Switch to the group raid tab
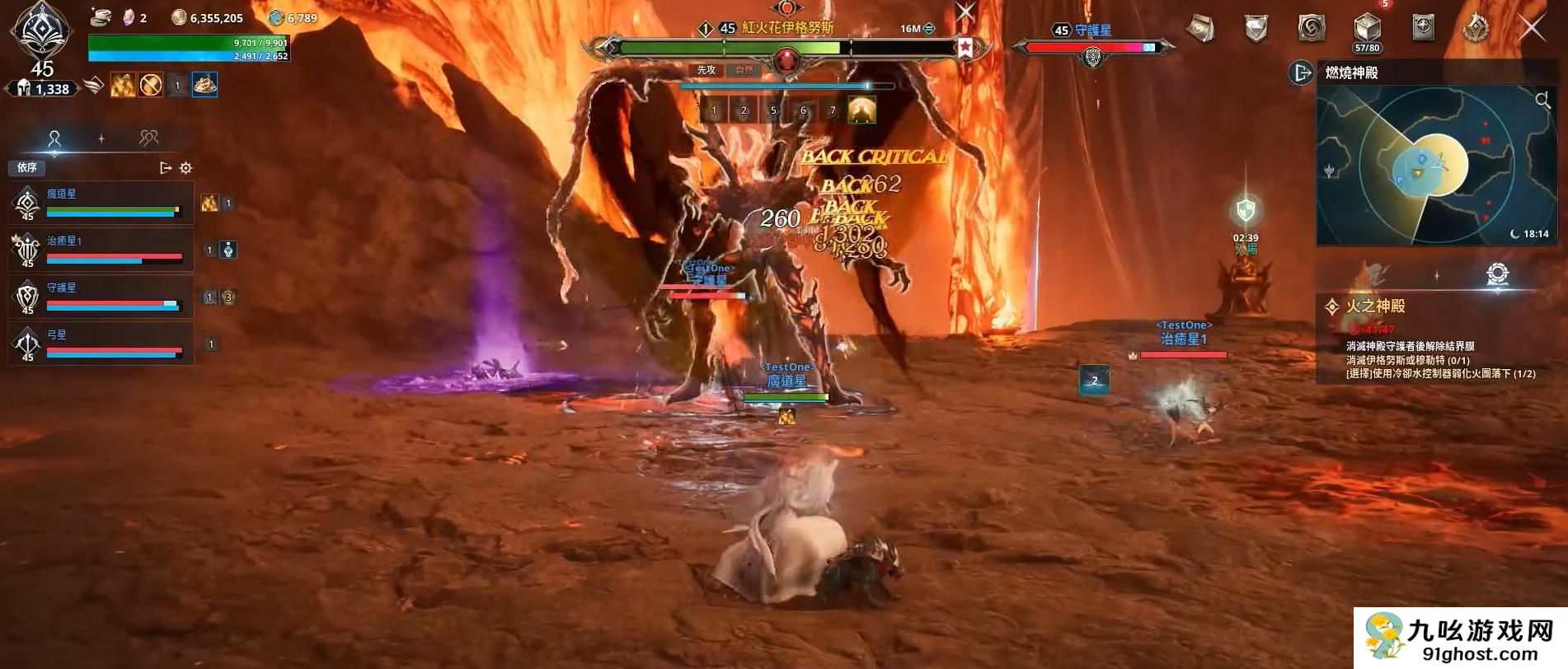 (x=148, y=138)
